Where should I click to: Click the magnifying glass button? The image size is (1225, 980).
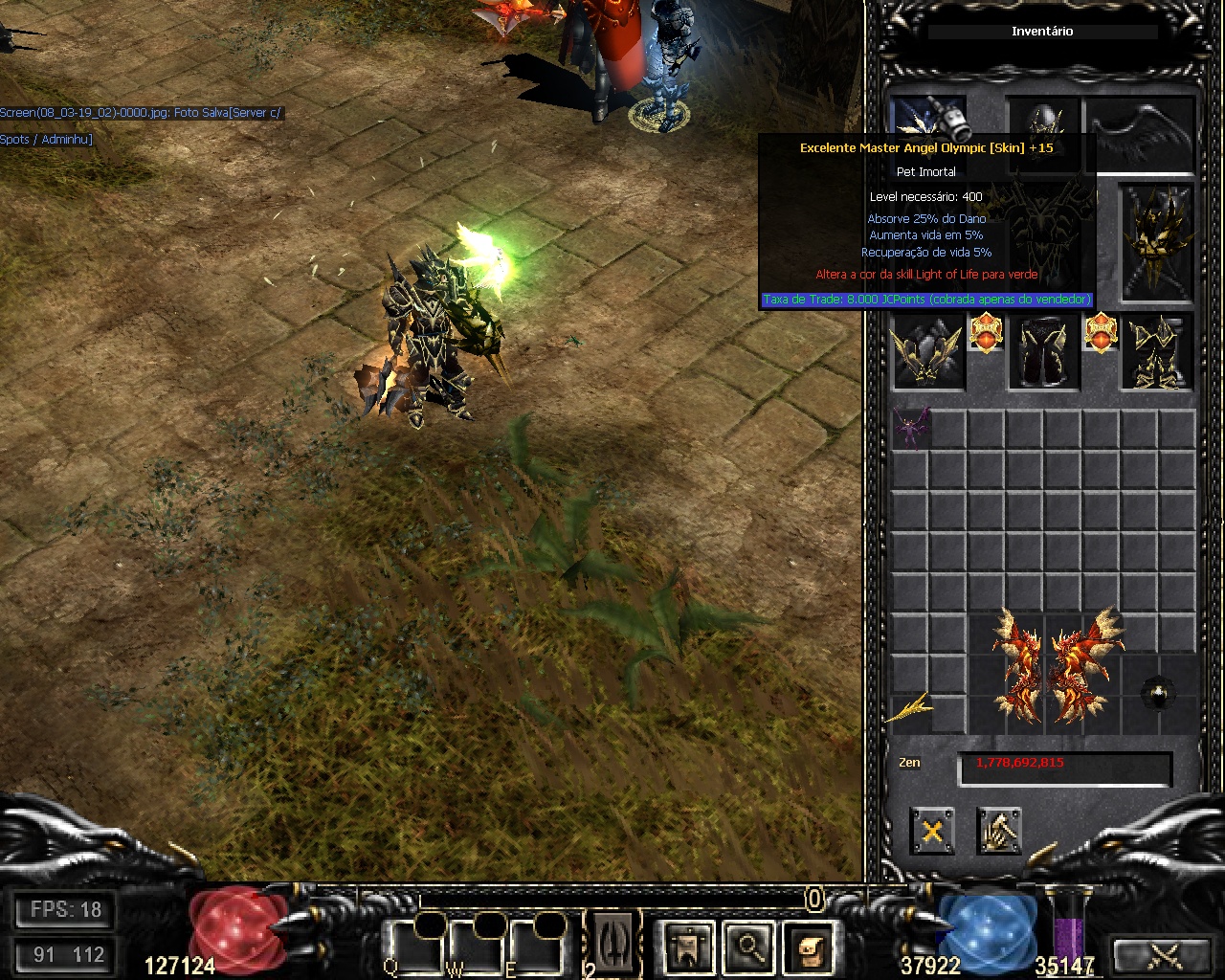pyautogui.click(x=747, y=947)
